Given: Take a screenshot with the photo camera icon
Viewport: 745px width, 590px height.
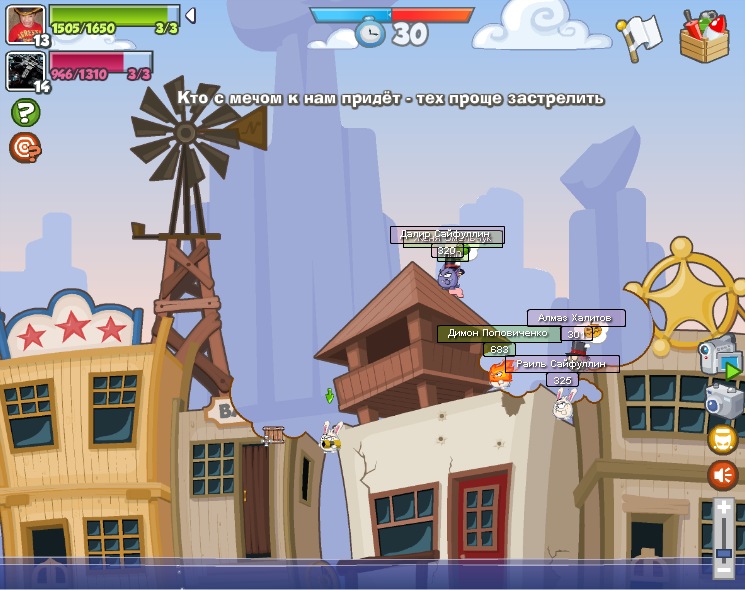Looking at the screenshot, I should pos(722,400).
